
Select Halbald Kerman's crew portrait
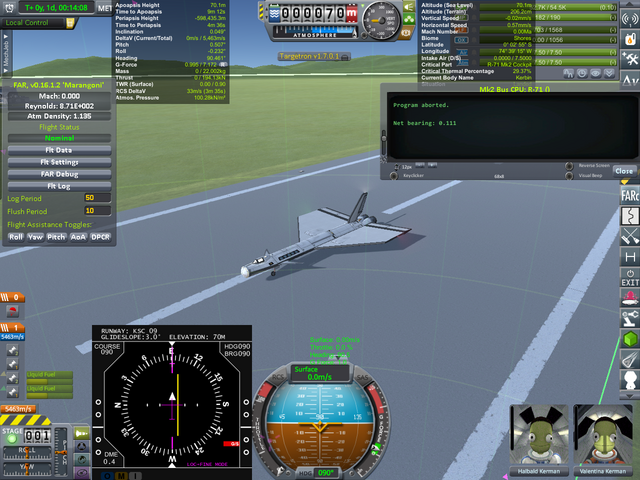click(x=536, y=435)
